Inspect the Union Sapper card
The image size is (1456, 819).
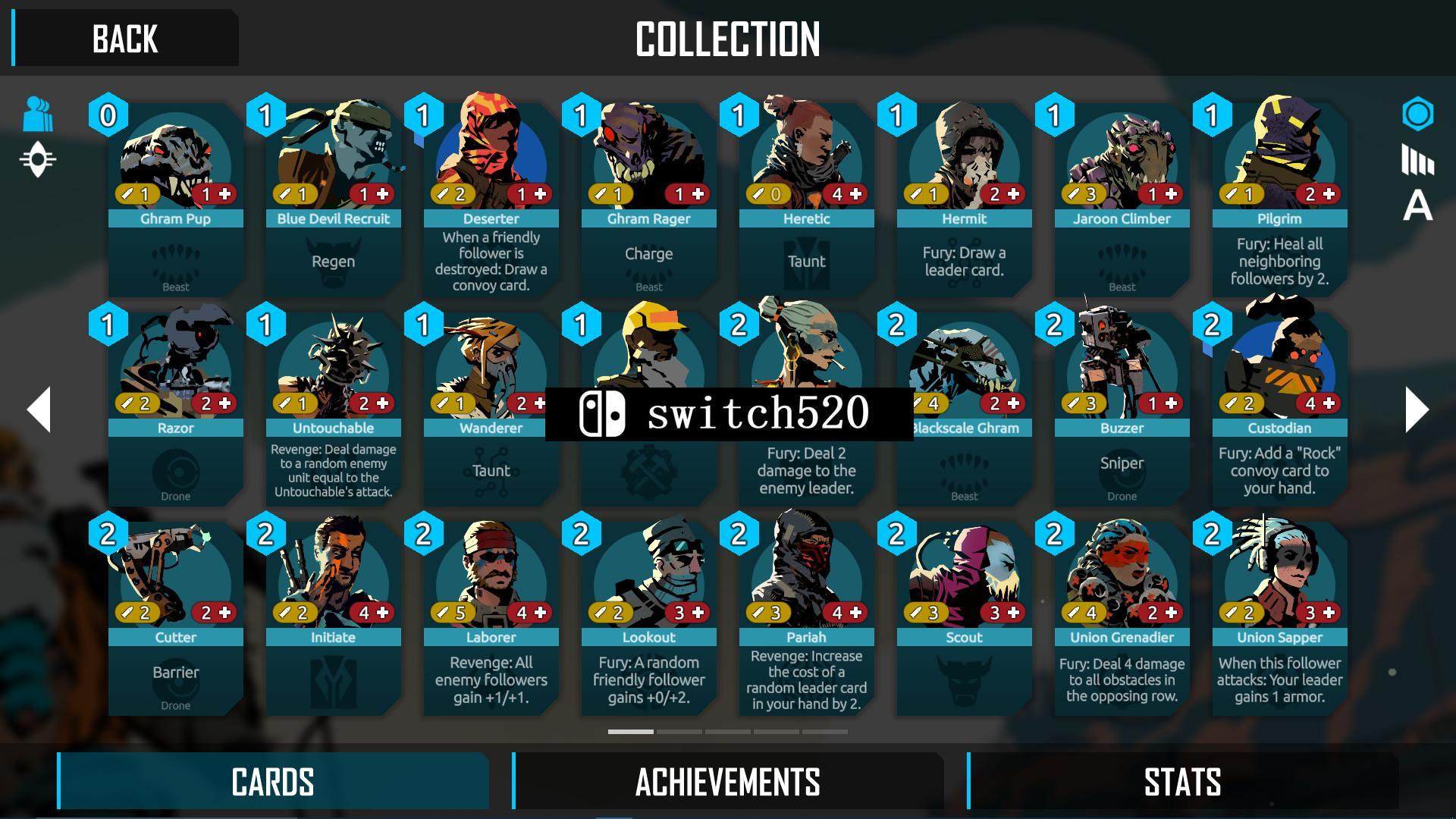(1279, 619)
